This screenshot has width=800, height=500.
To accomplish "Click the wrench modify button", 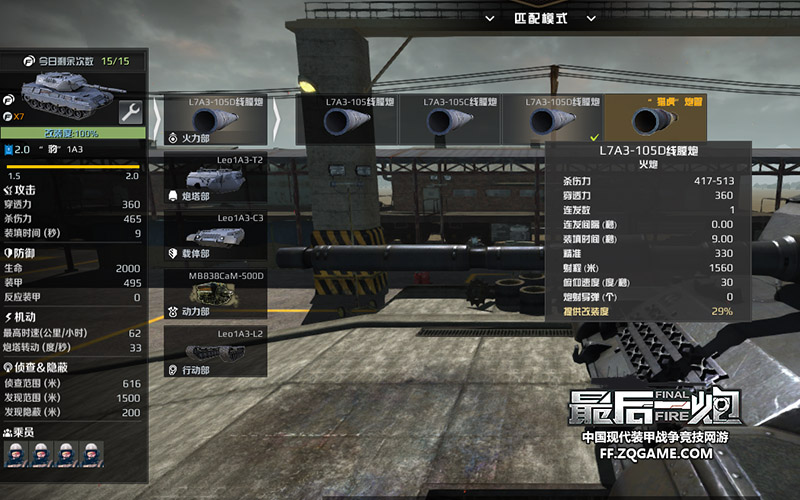I will 130,112.
